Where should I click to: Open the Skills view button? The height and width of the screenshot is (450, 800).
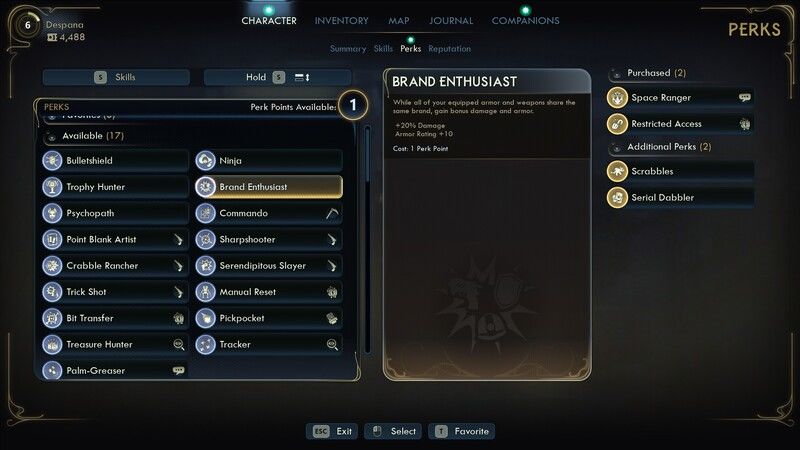[117, 77]
